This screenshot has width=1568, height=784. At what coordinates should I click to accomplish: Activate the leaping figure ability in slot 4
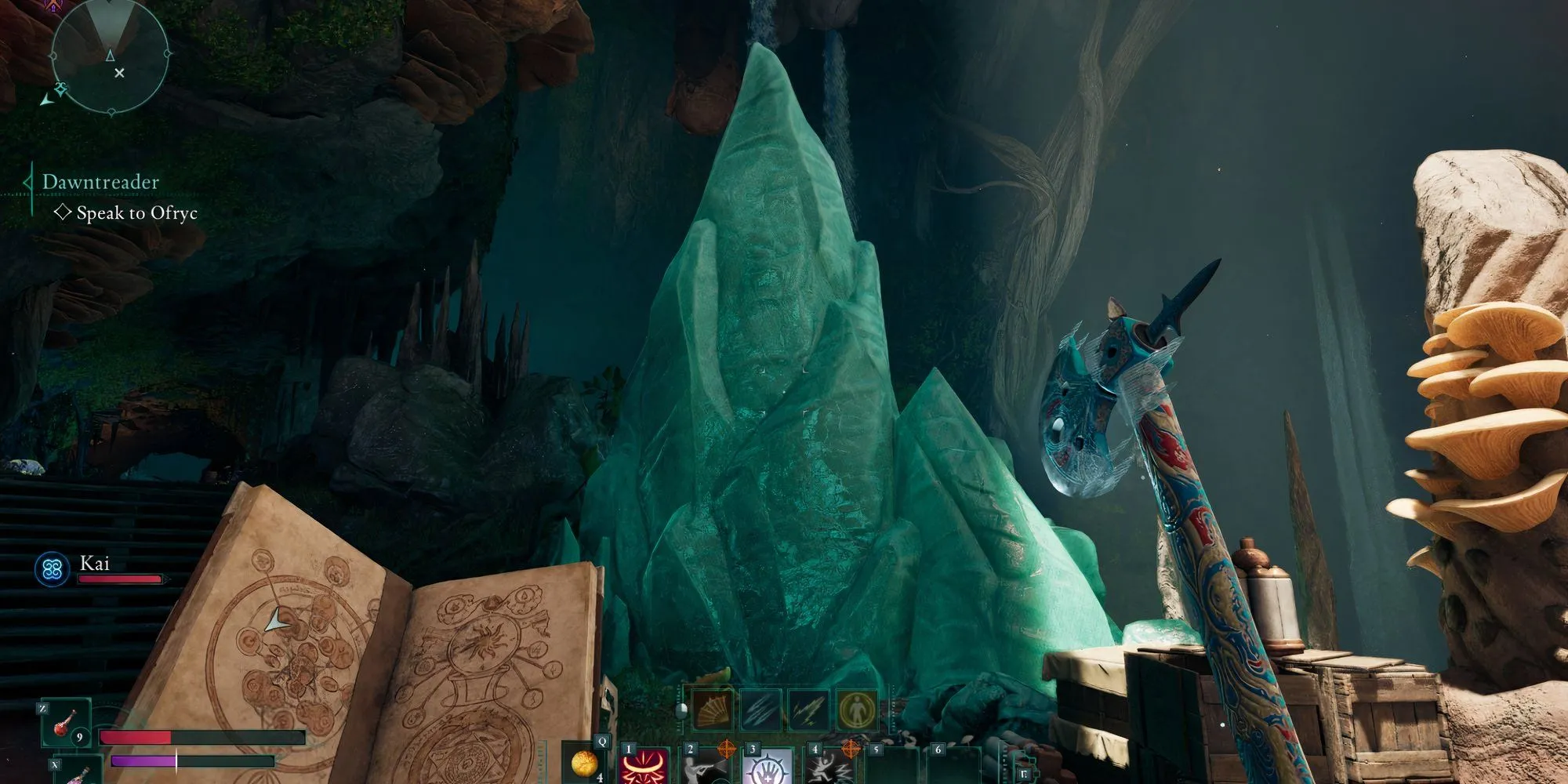pyautogui.click(x=829, y=766)
